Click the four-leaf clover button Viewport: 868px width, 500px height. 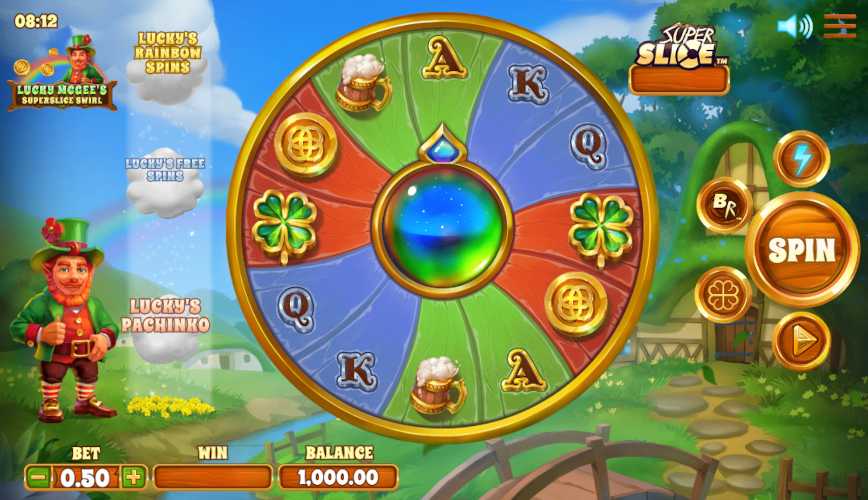click(723, 295)
